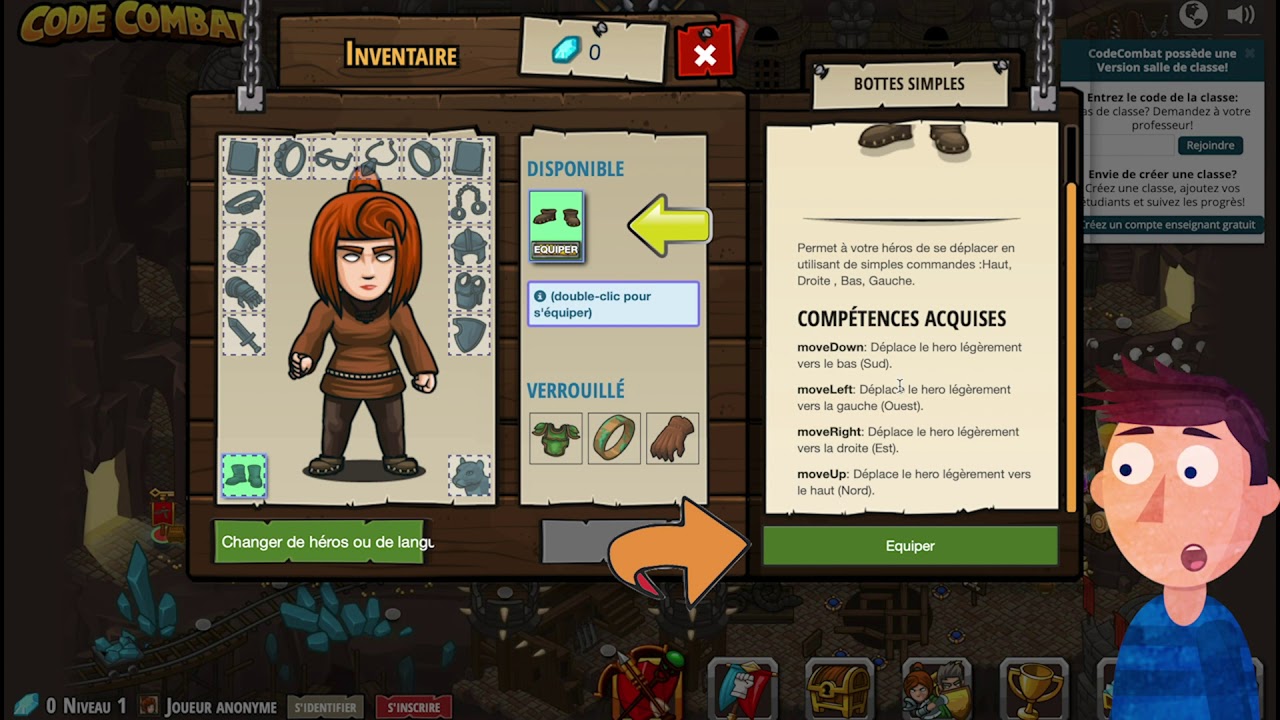Open the free teacher account link

click(x=1168, y=225)
